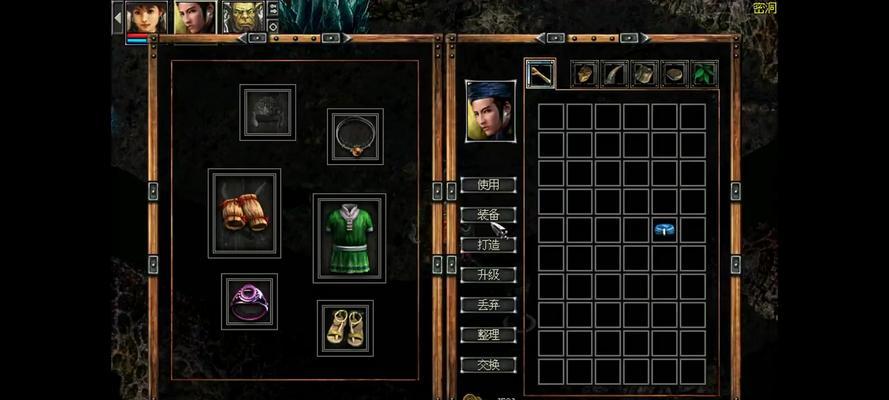Open the green leaf herb inventory tab
This screenshot has width=889, height=400.
coord(705,73)
